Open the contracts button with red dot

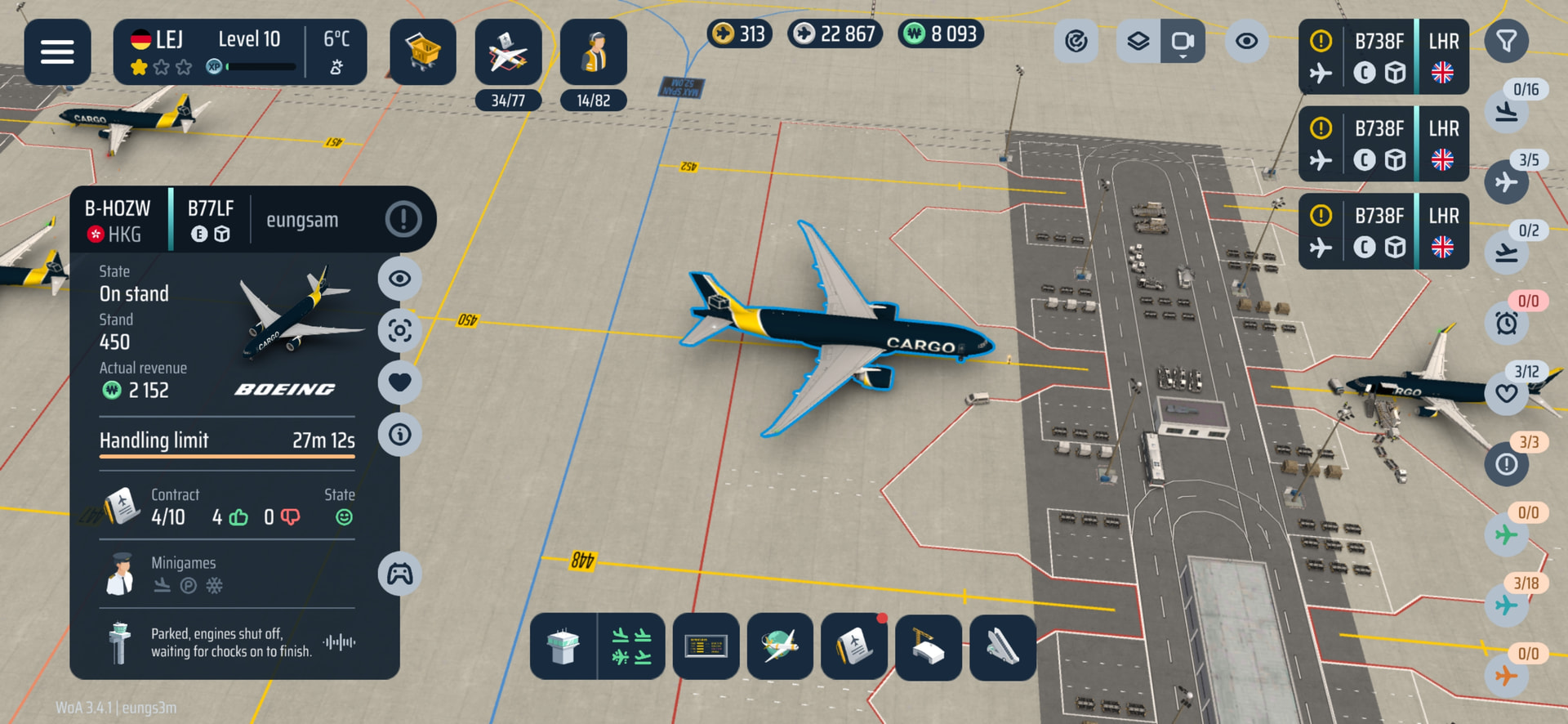(x=854, y=647)
